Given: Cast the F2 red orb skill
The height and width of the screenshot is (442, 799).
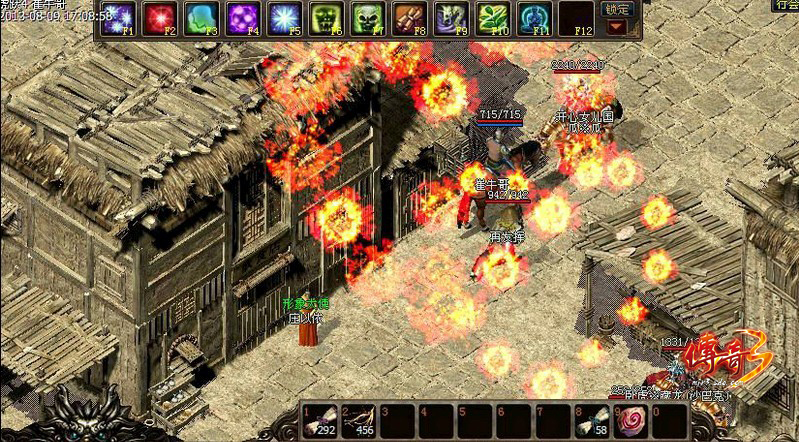Looking at the screenshot, I should tap(159, 18).
